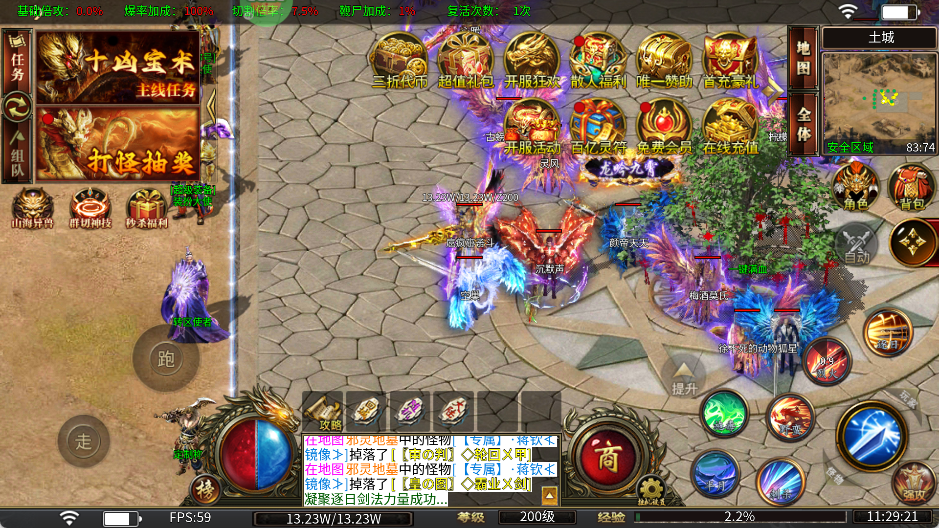This screenshot has width=939, height=528.
Task: Open the 在线充值 recharge icon
Action: 730,126
